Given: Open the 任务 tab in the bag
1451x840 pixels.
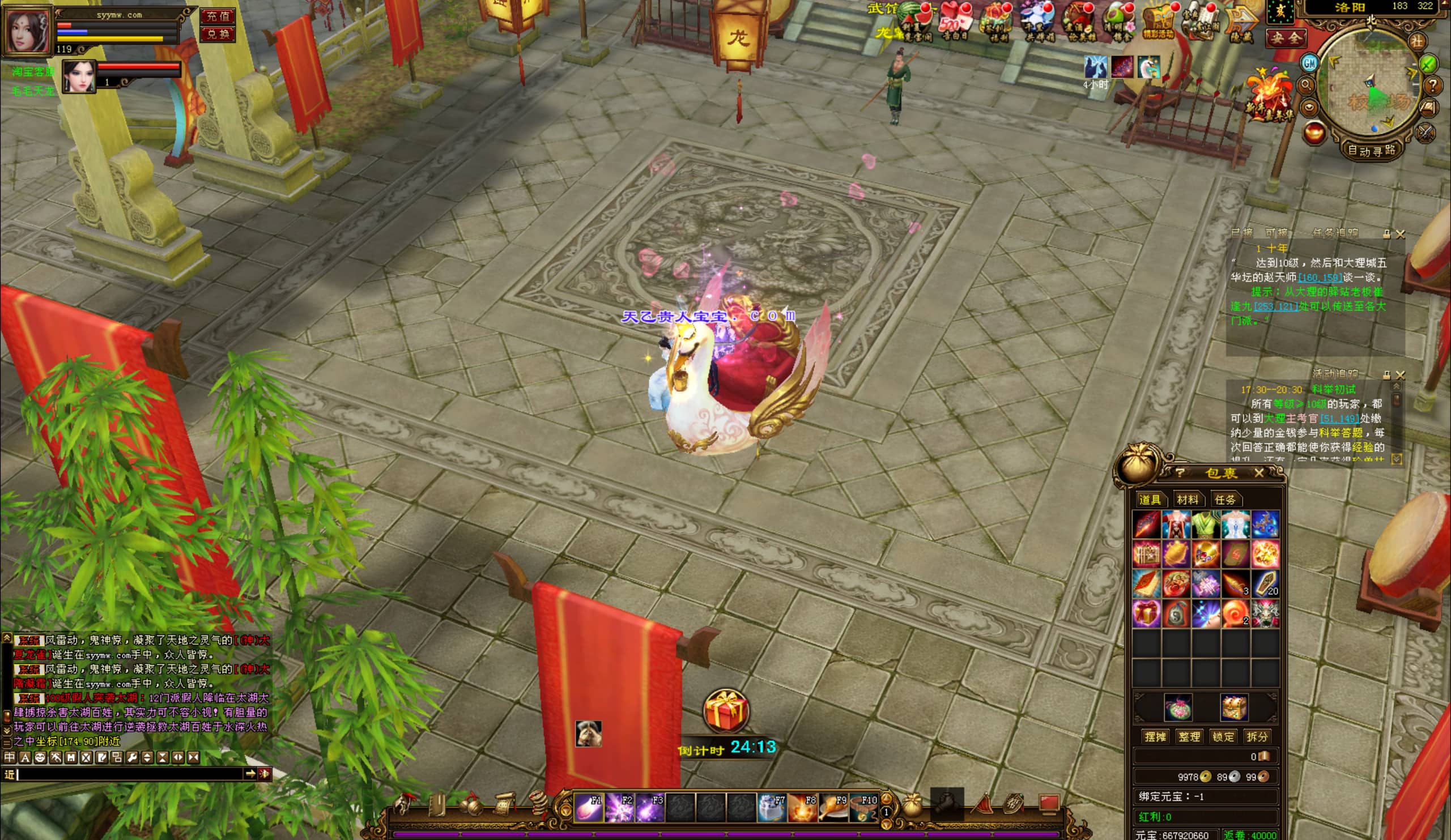Looking at the screenshot, I should point(1224,499).
